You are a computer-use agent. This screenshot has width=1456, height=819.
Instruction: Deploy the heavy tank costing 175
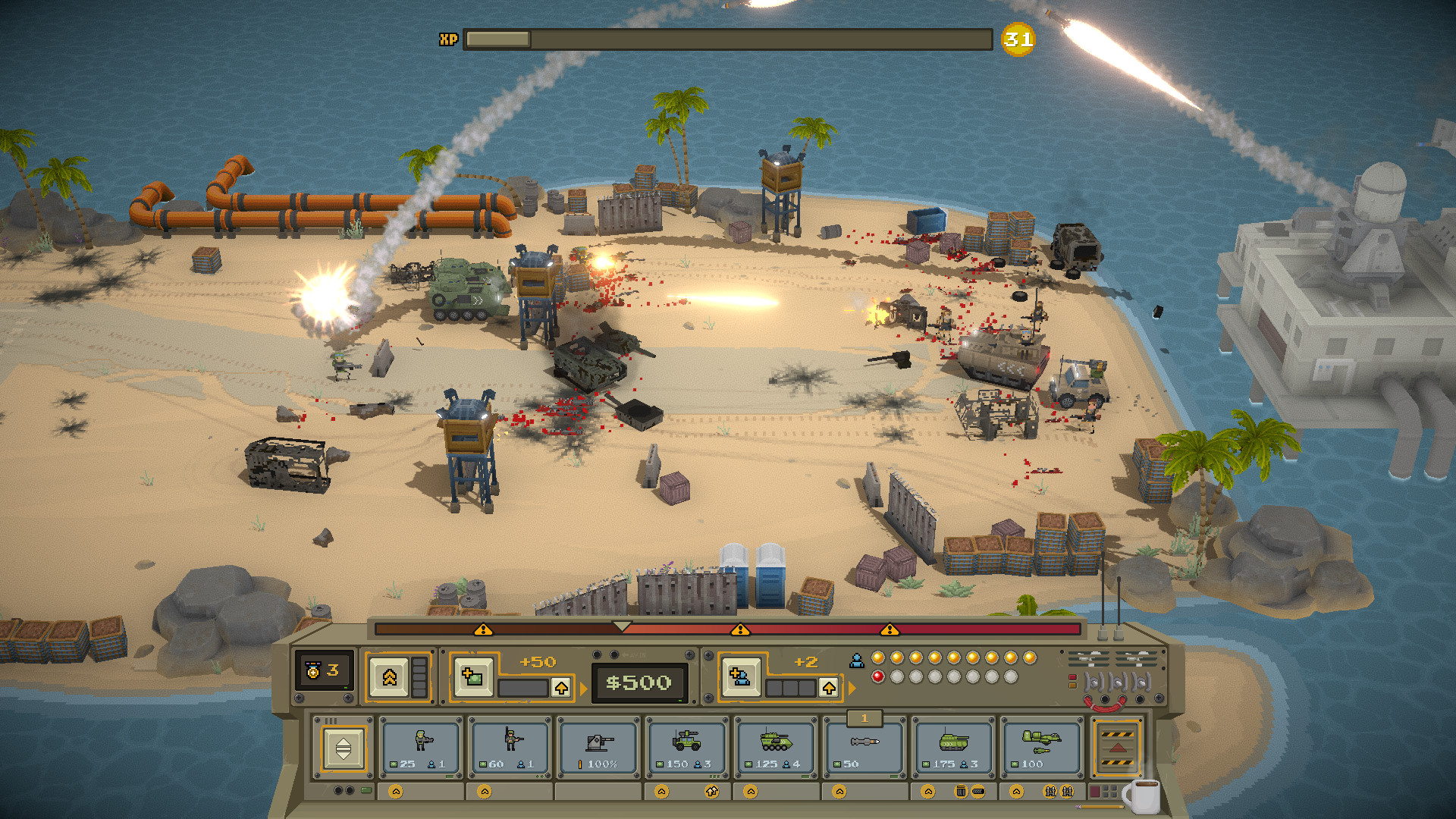953,746
